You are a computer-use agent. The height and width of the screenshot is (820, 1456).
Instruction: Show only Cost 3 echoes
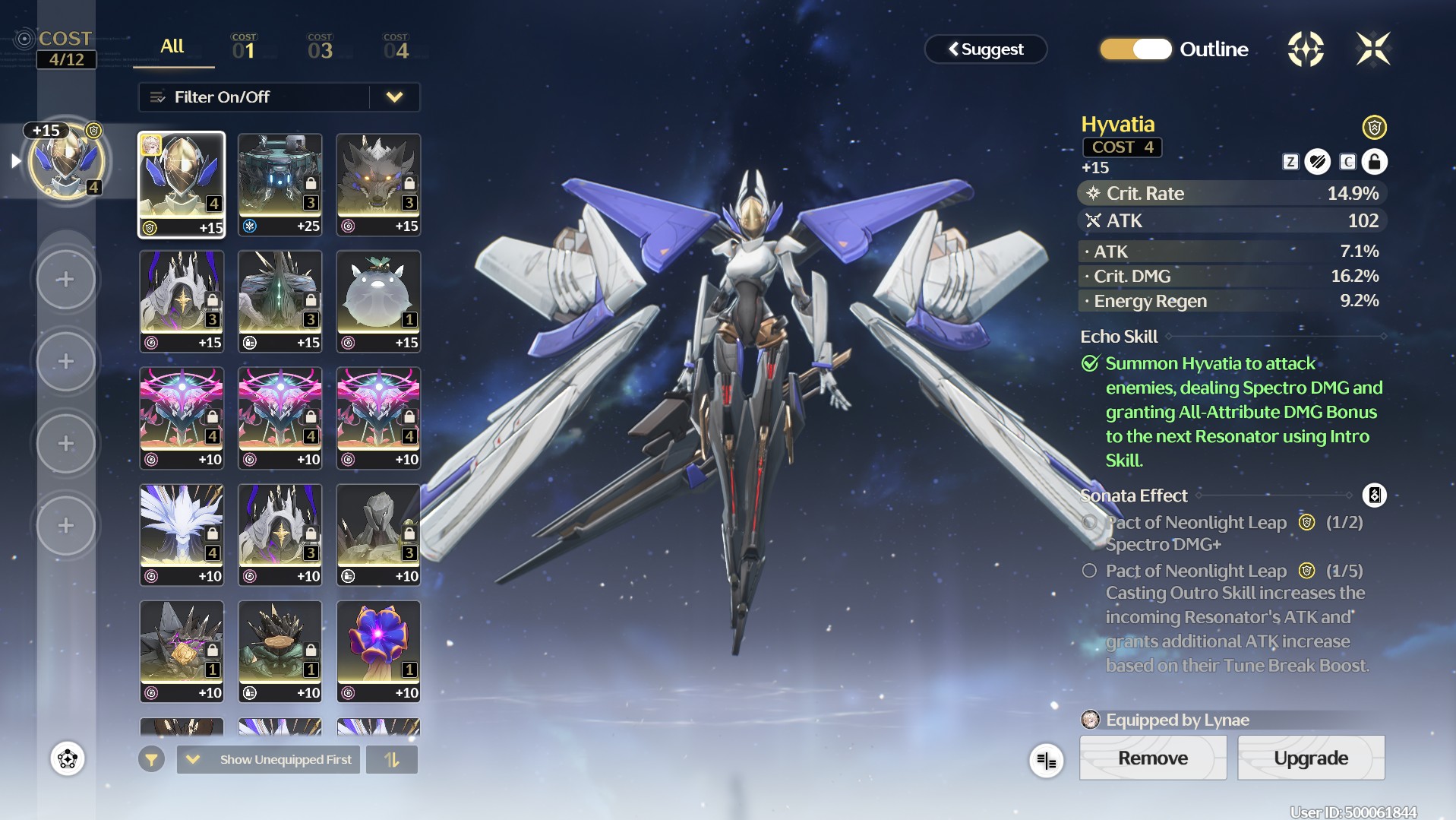coord(320,47)
